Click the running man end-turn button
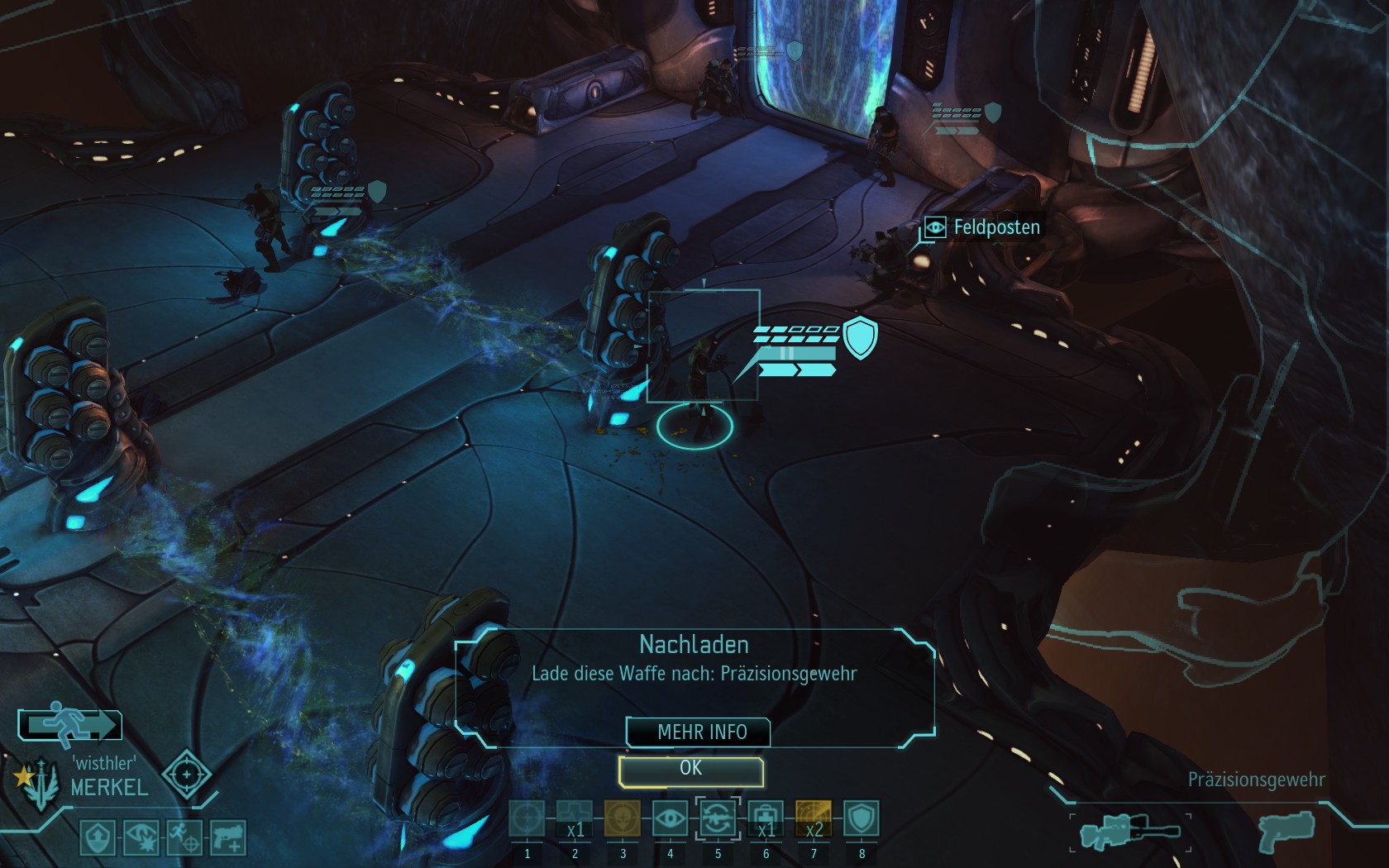Viewport: 1389px width, 868px height. pyautogui.click(x=70, y=725)
